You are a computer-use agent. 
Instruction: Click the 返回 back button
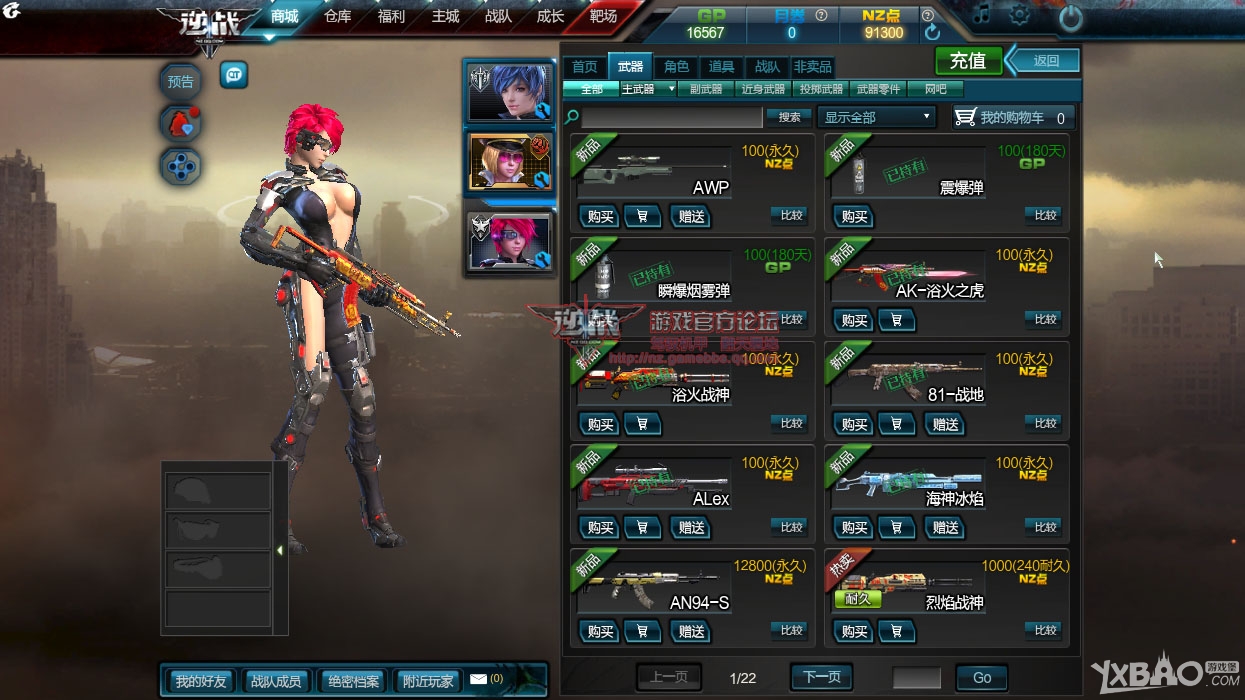(x=1045, y=61)
